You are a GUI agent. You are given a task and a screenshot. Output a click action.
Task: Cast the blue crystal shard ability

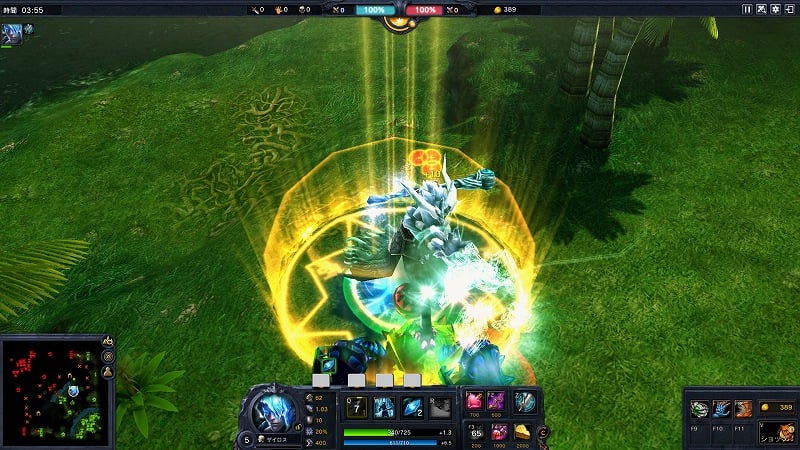[412, 407]
